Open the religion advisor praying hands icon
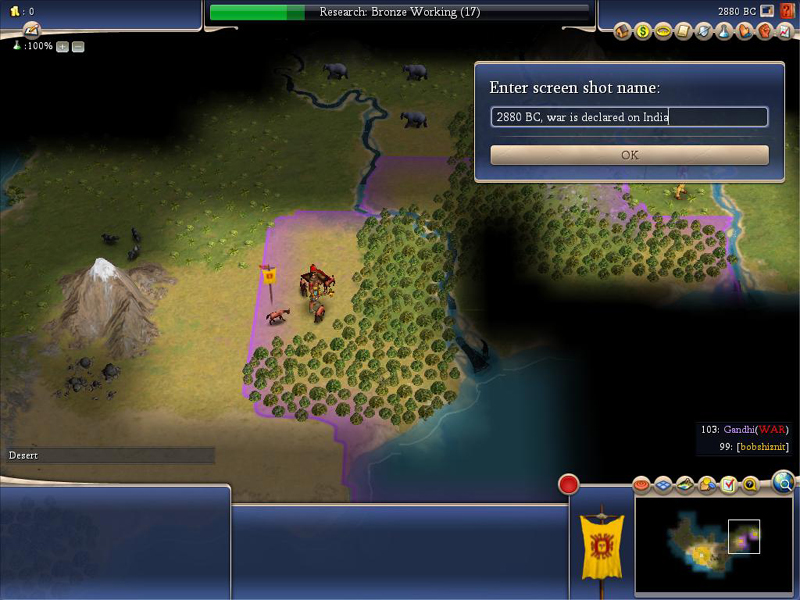Screen dimensions: 800x600 743,32
